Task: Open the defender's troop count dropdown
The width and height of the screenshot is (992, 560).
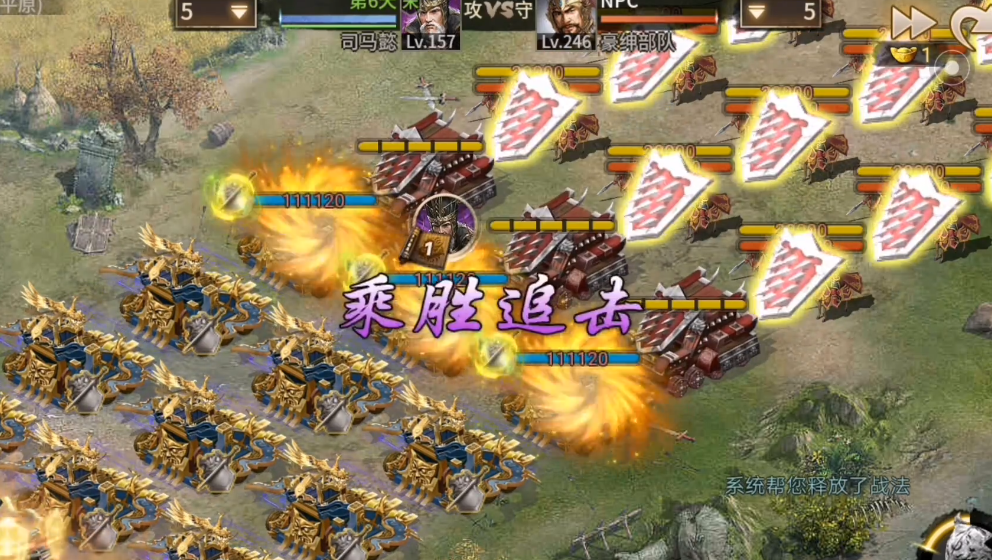Action: coord(781,13)
